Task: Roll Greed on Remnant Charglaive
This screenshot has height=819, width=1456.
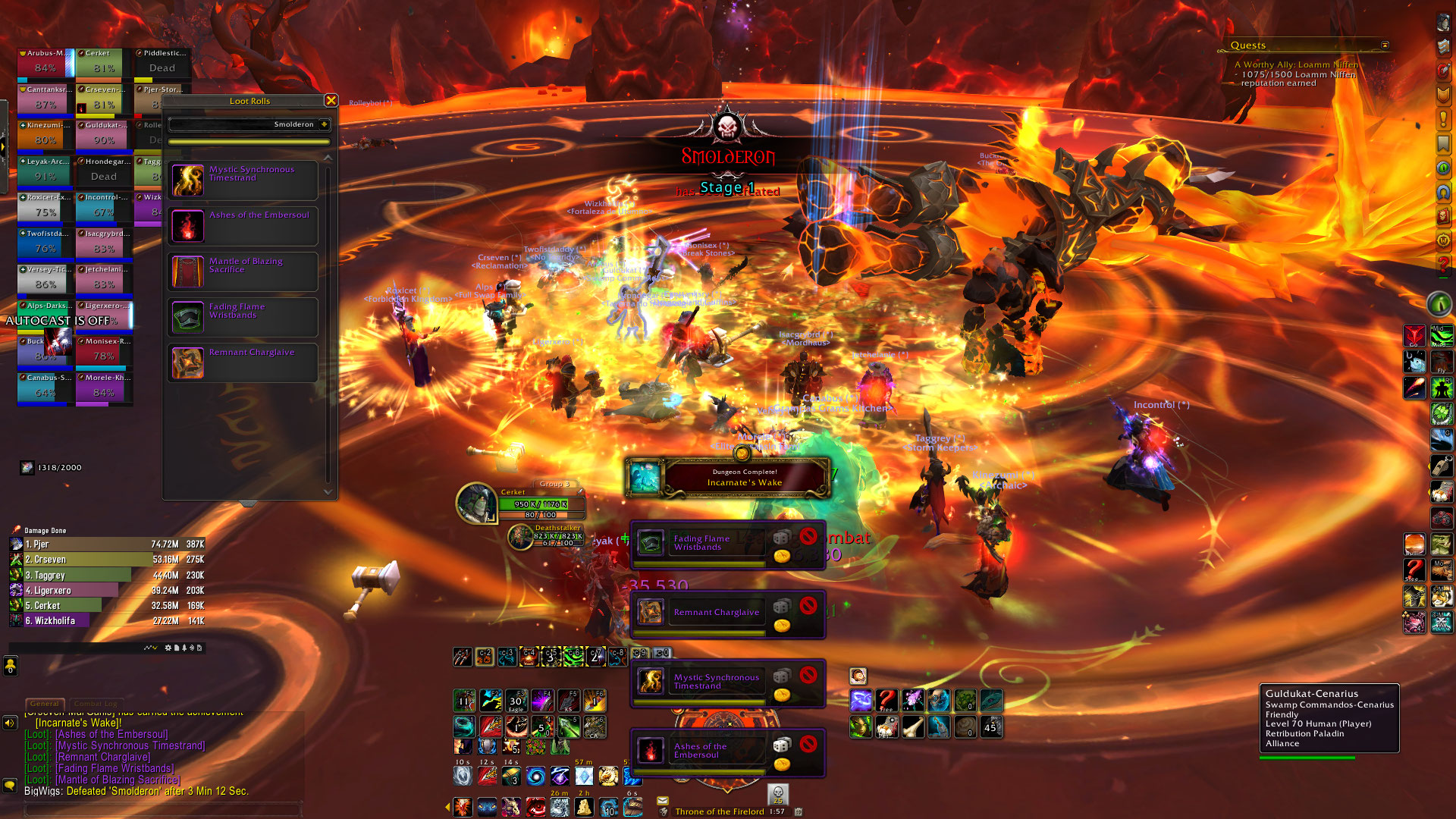Action: click(782, 626)
